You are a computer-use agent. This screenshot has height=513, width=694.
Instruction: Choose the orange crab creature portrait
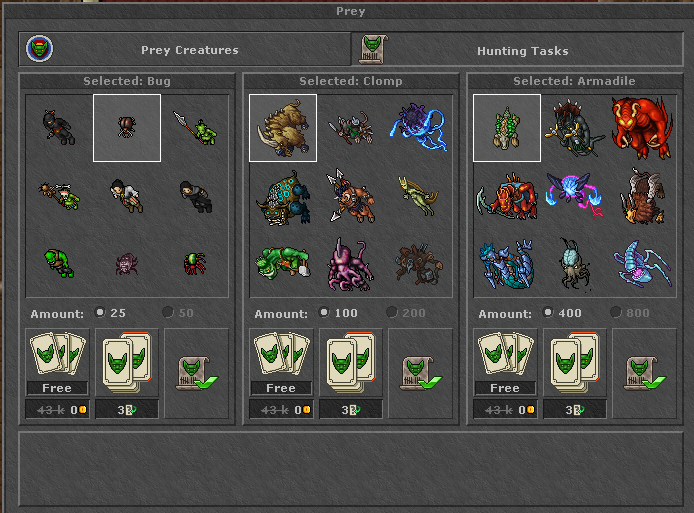click(505, 195)
